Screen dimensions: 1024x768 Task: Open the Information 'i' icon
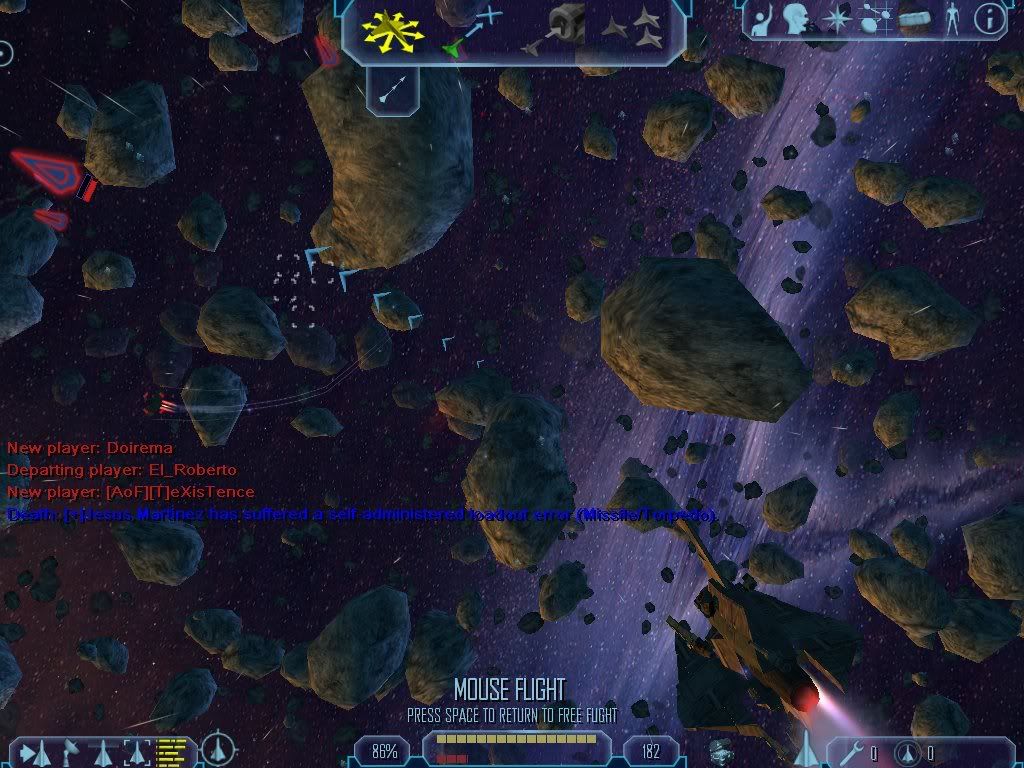coord(990,19)
